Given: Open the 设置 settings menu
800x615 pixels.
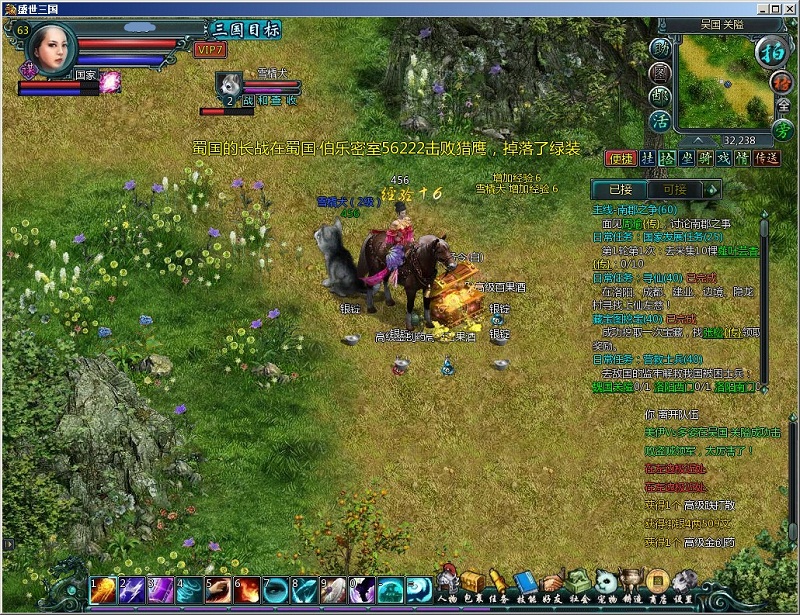Looking at the screenshot, I should [684, 585].
